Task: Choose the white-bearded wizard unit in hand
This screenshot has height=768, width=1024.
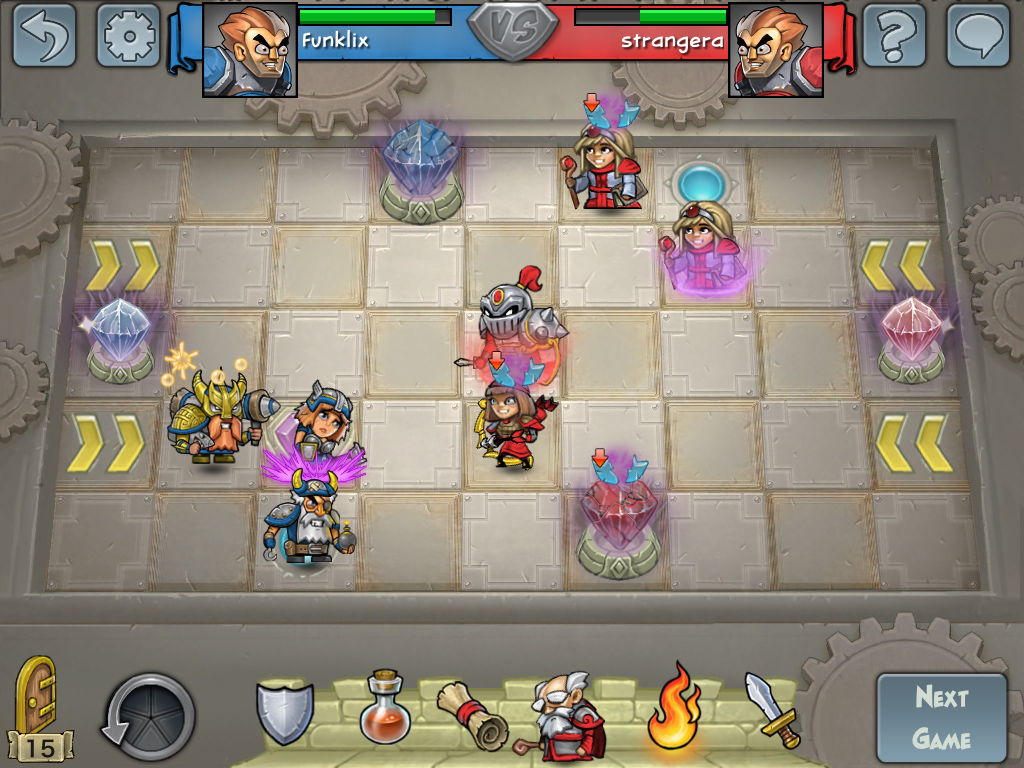Action: pyautogui.click(x=565, y=716)
